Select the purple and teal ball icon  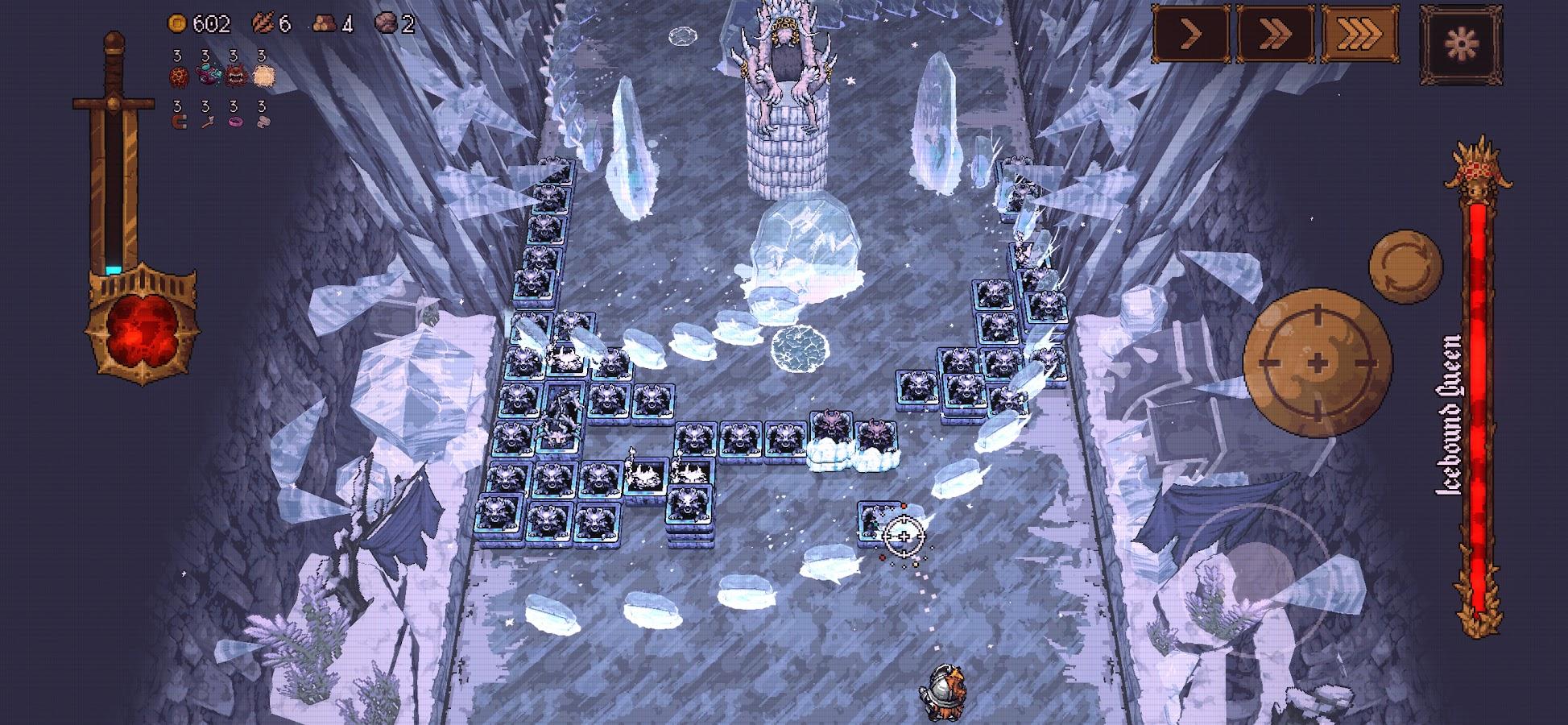tap(206, 77)
